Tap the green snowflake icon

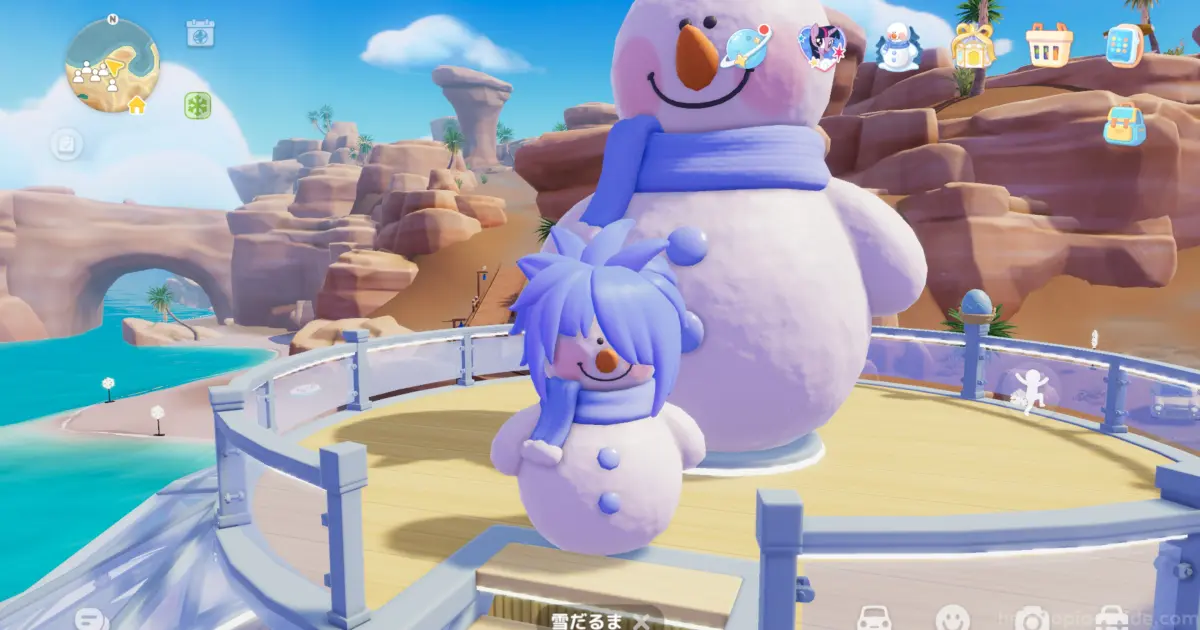[x=197, y=105]
